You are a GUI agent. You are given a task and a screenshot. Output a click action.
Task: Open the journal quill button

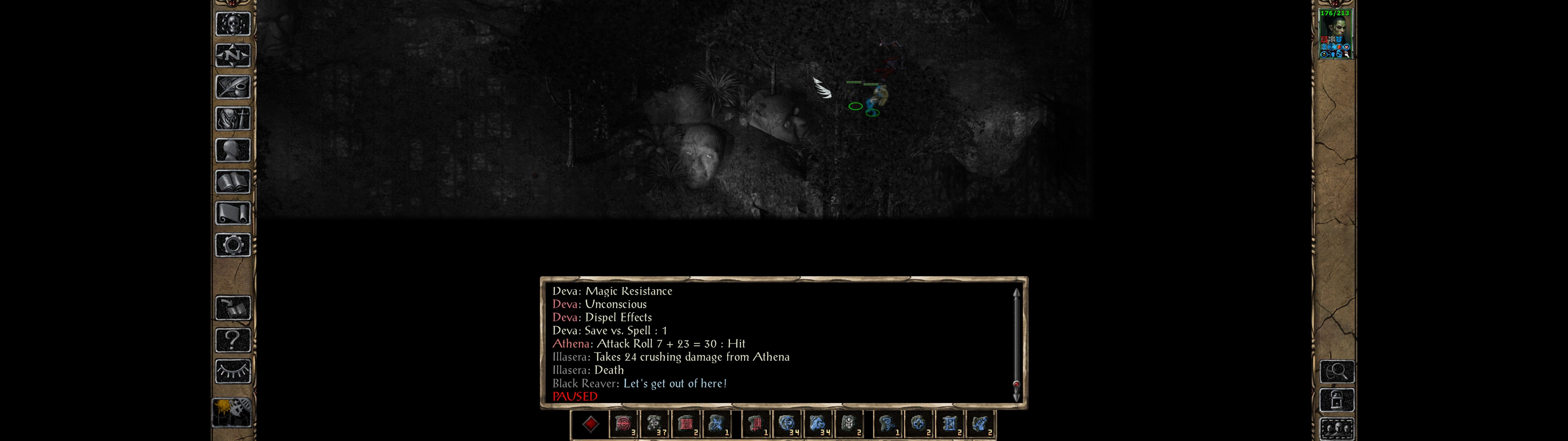pos(232,87)
